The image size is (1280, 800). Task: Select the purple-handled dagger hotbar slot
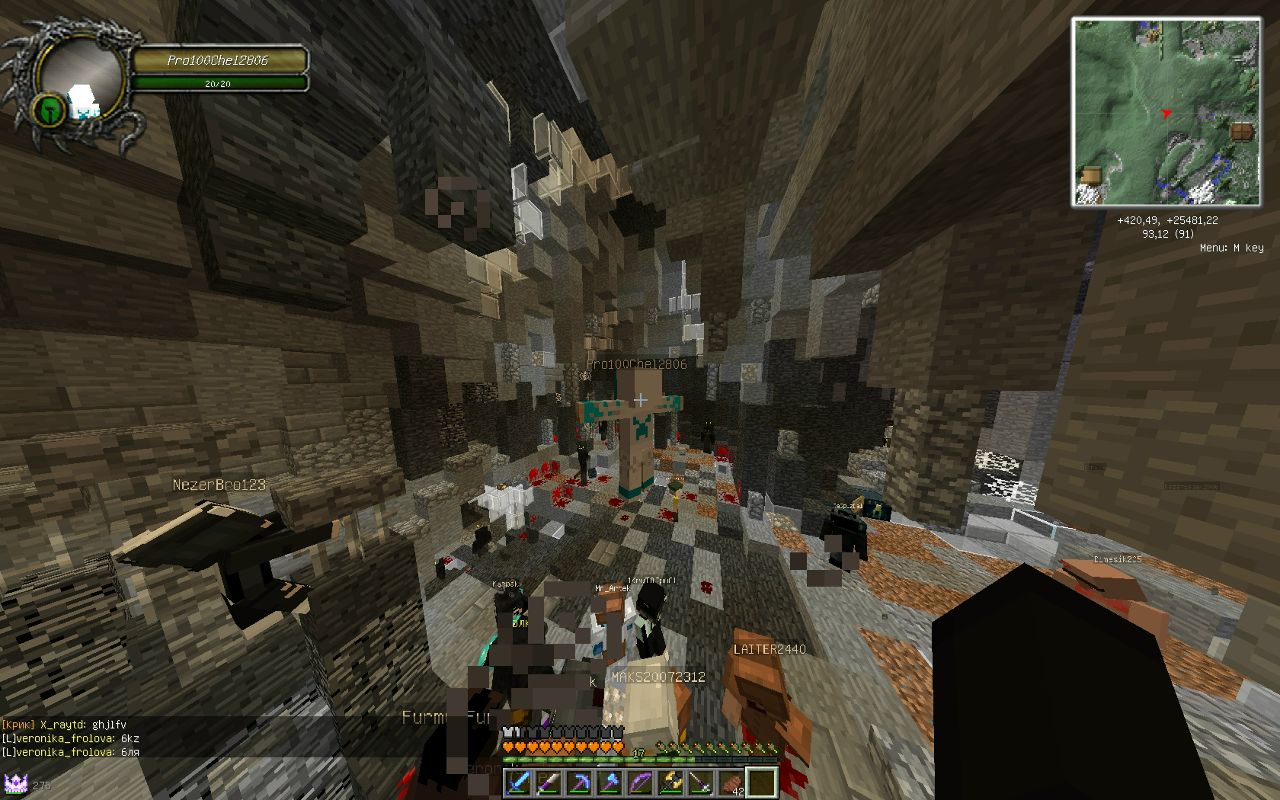[x=548, y=782]
